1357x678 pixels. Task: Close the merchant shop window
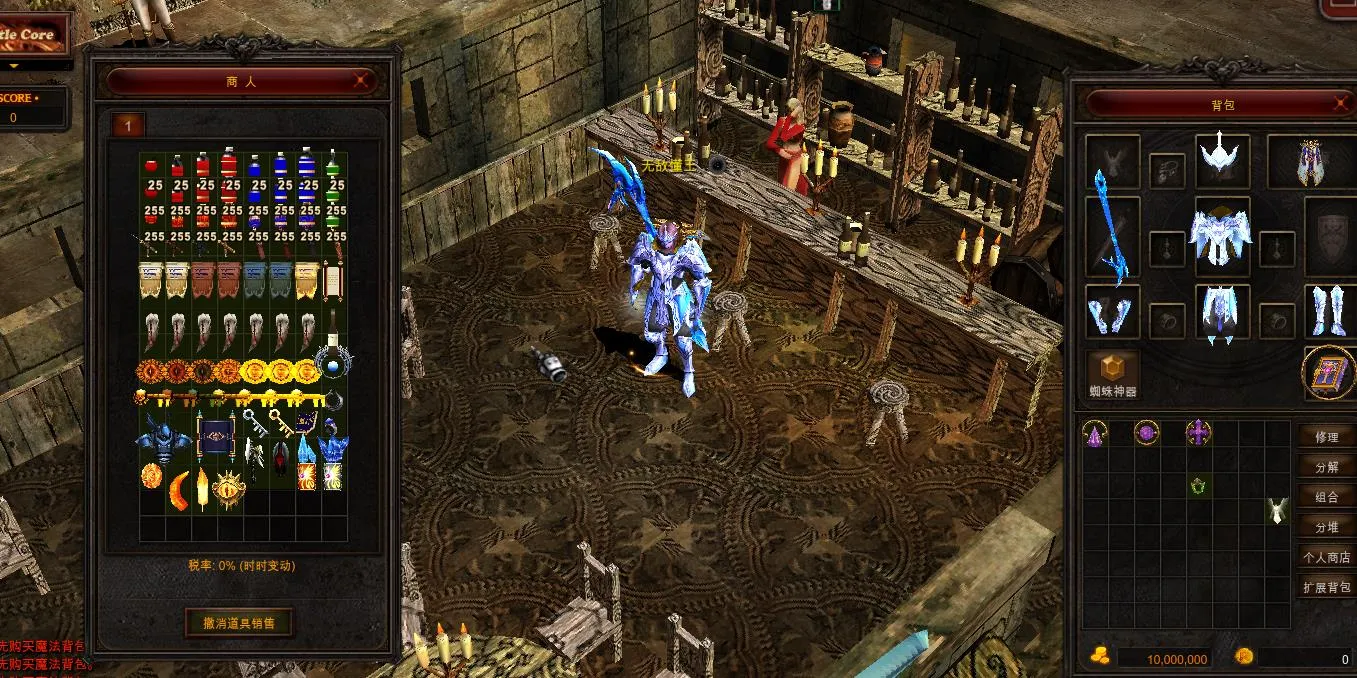coord(362,81)
